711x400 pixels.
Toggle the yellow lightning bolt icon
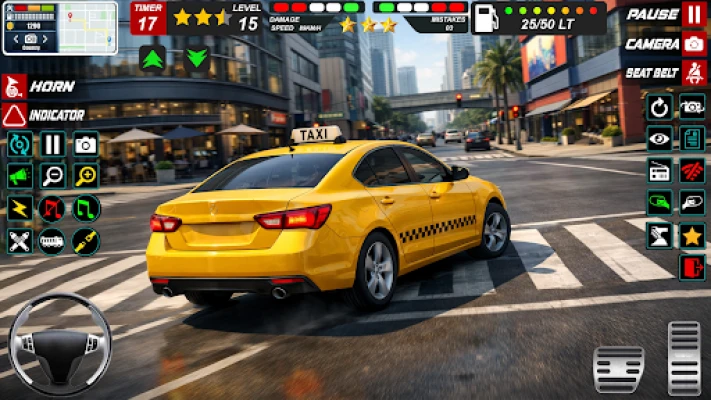pyautogui.click(x=19, y=208)
